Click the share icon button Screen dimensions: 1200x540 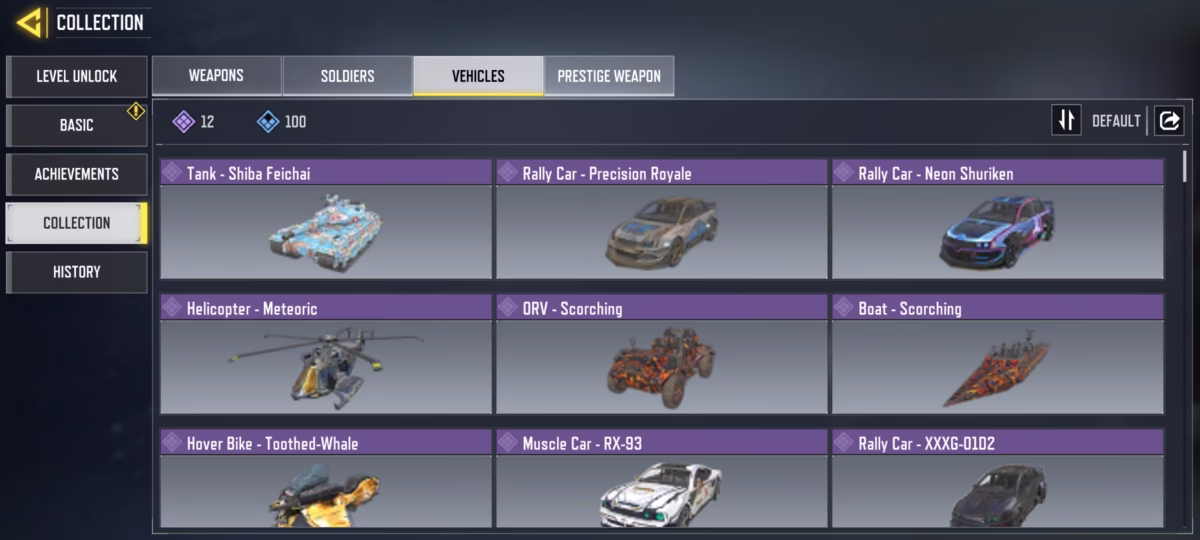[x=1169, y=121]
